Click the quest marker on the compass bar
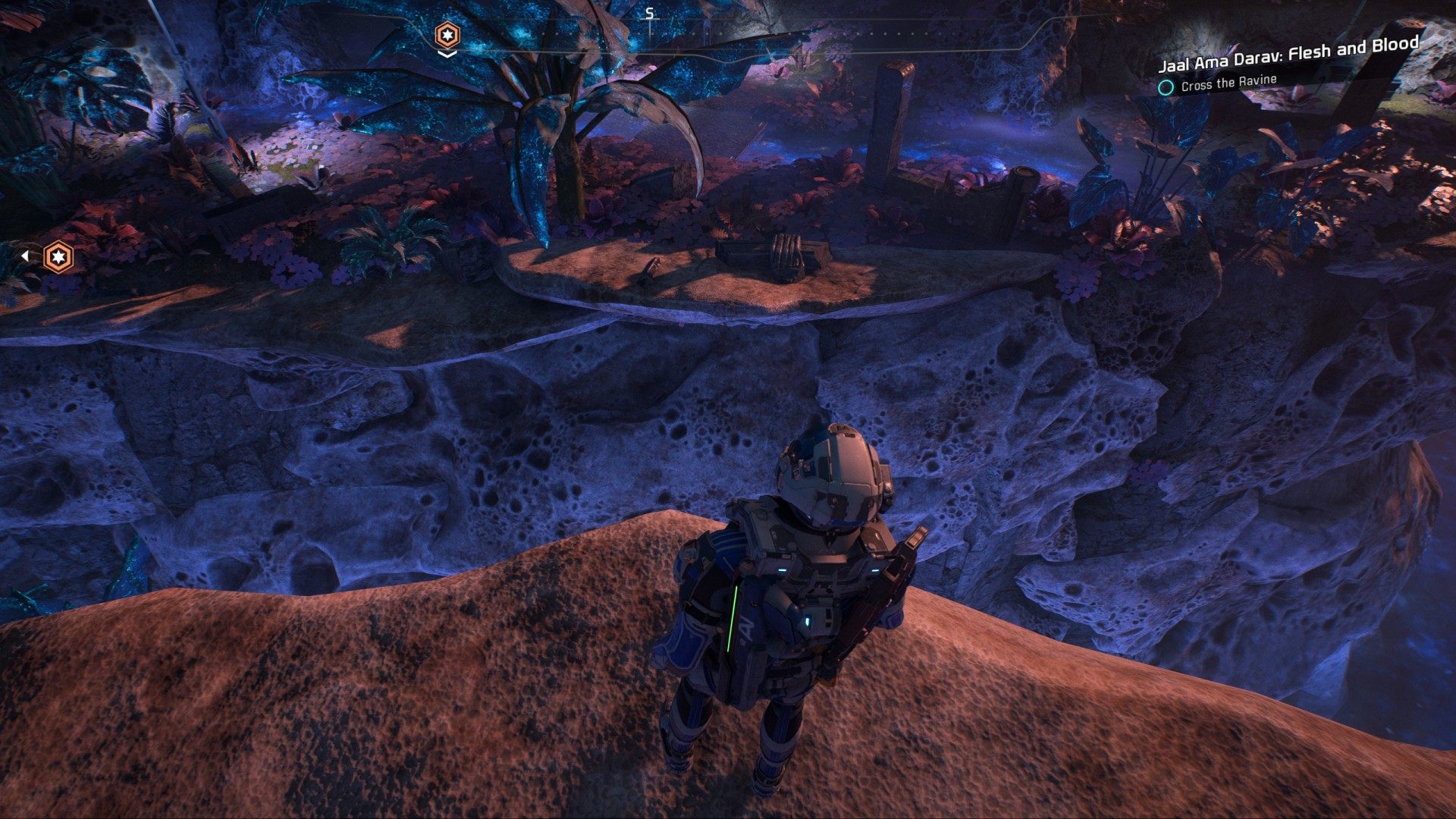The image size is (1456, 819). click(447, 35)
